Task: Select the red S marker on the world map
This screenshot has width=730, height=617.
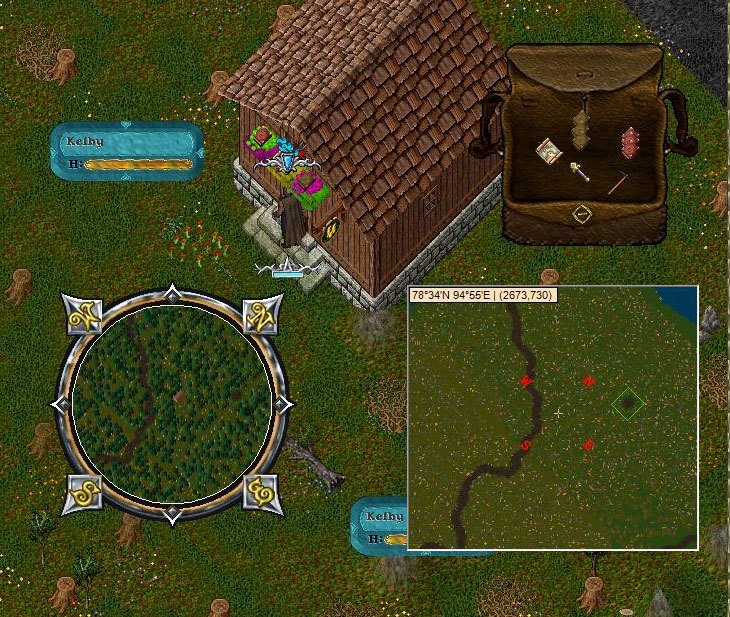Action: point(525,446)
